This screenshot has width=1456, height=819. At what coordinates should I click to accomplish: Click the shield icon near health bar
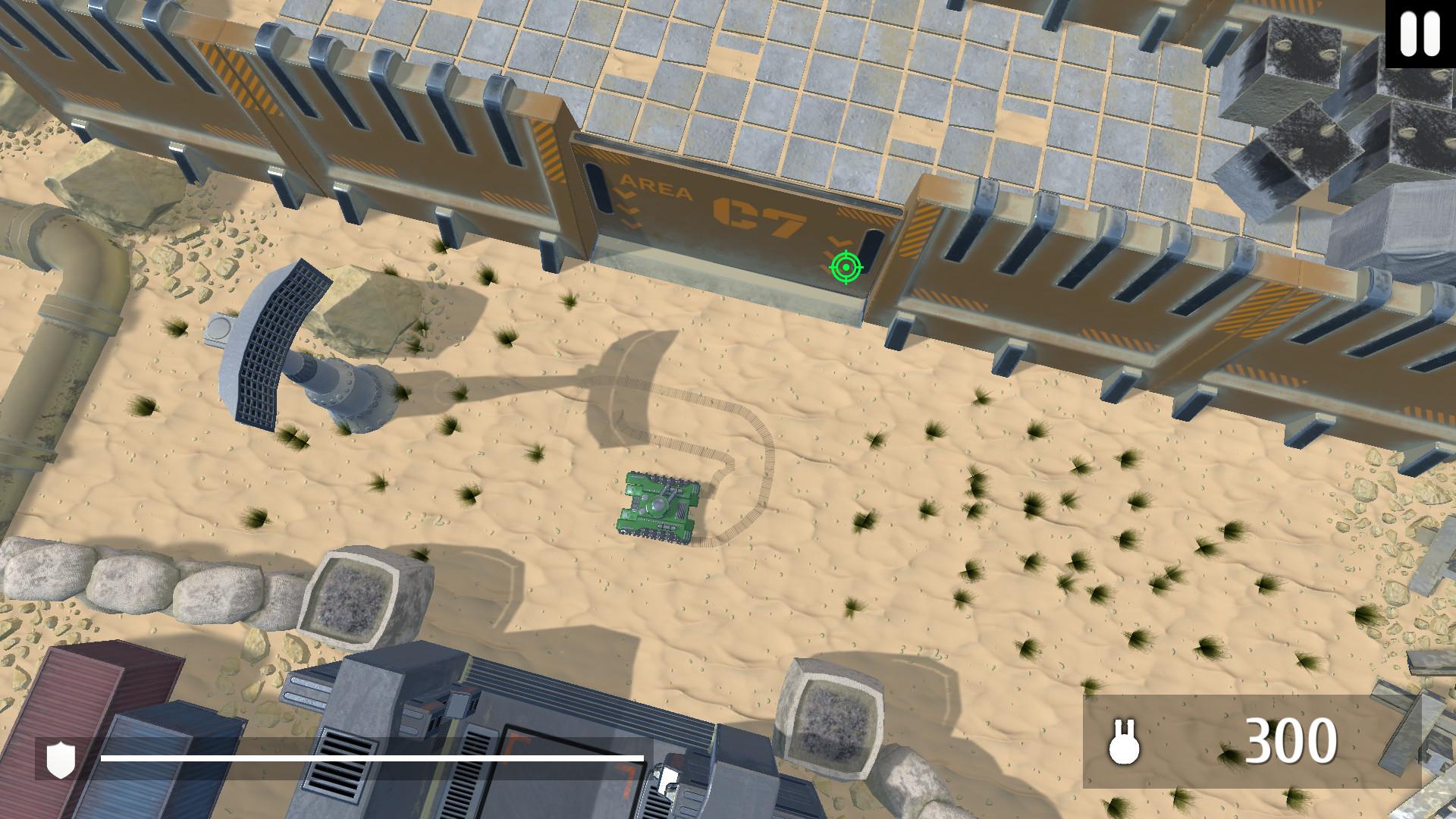point(61,760)
